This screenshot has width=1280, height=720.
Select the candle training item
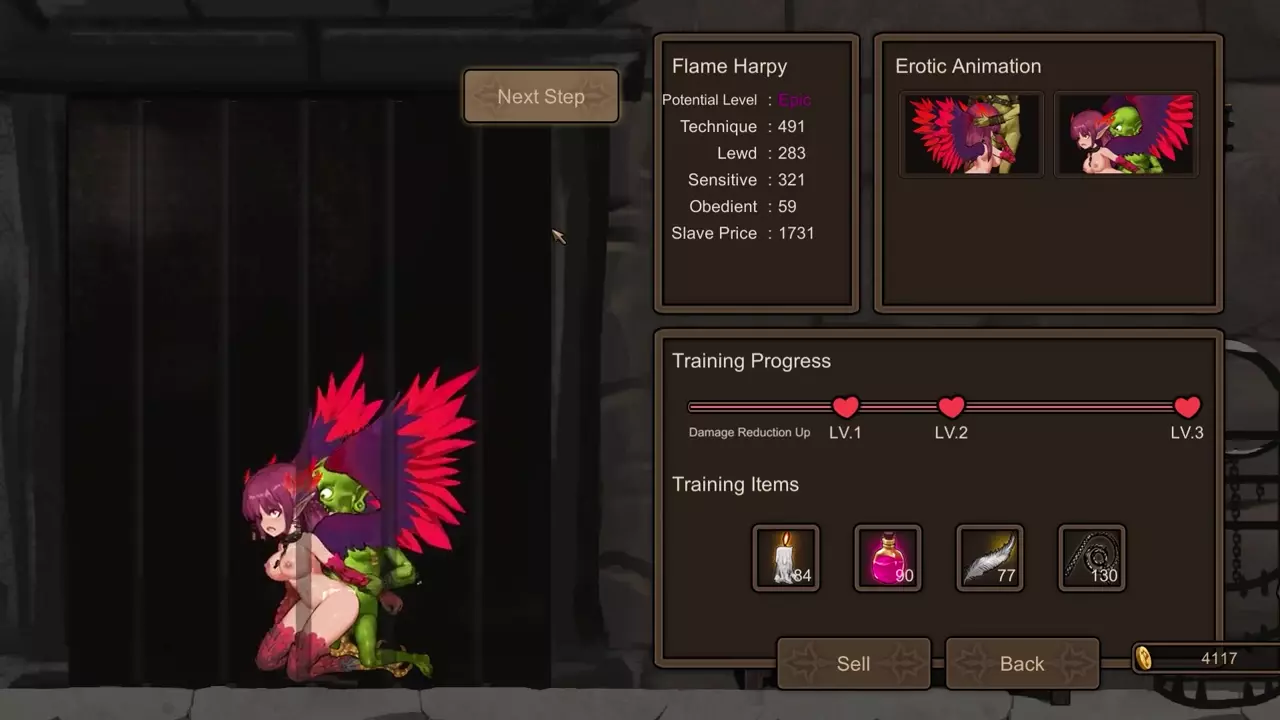(x=786, y=558)
